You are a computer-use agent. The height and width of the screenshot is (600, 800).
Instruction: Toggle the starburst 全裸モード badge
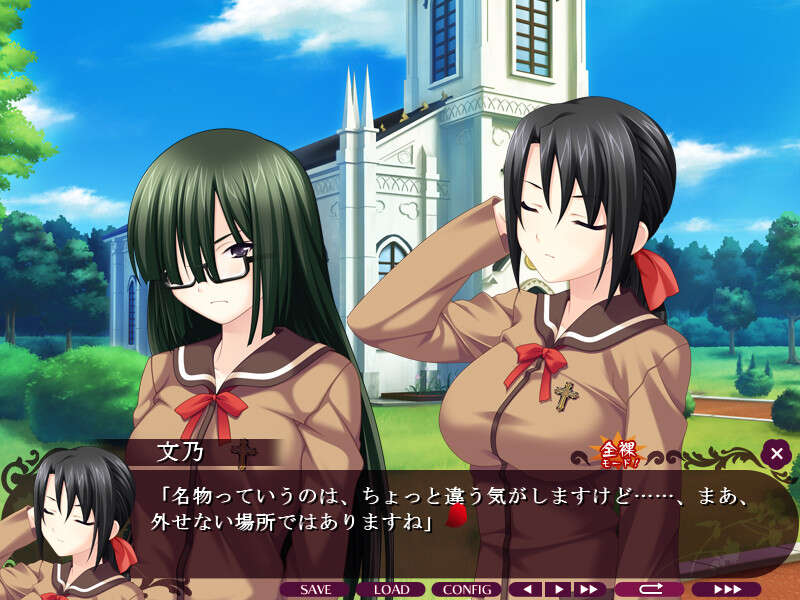click(608, 452)
